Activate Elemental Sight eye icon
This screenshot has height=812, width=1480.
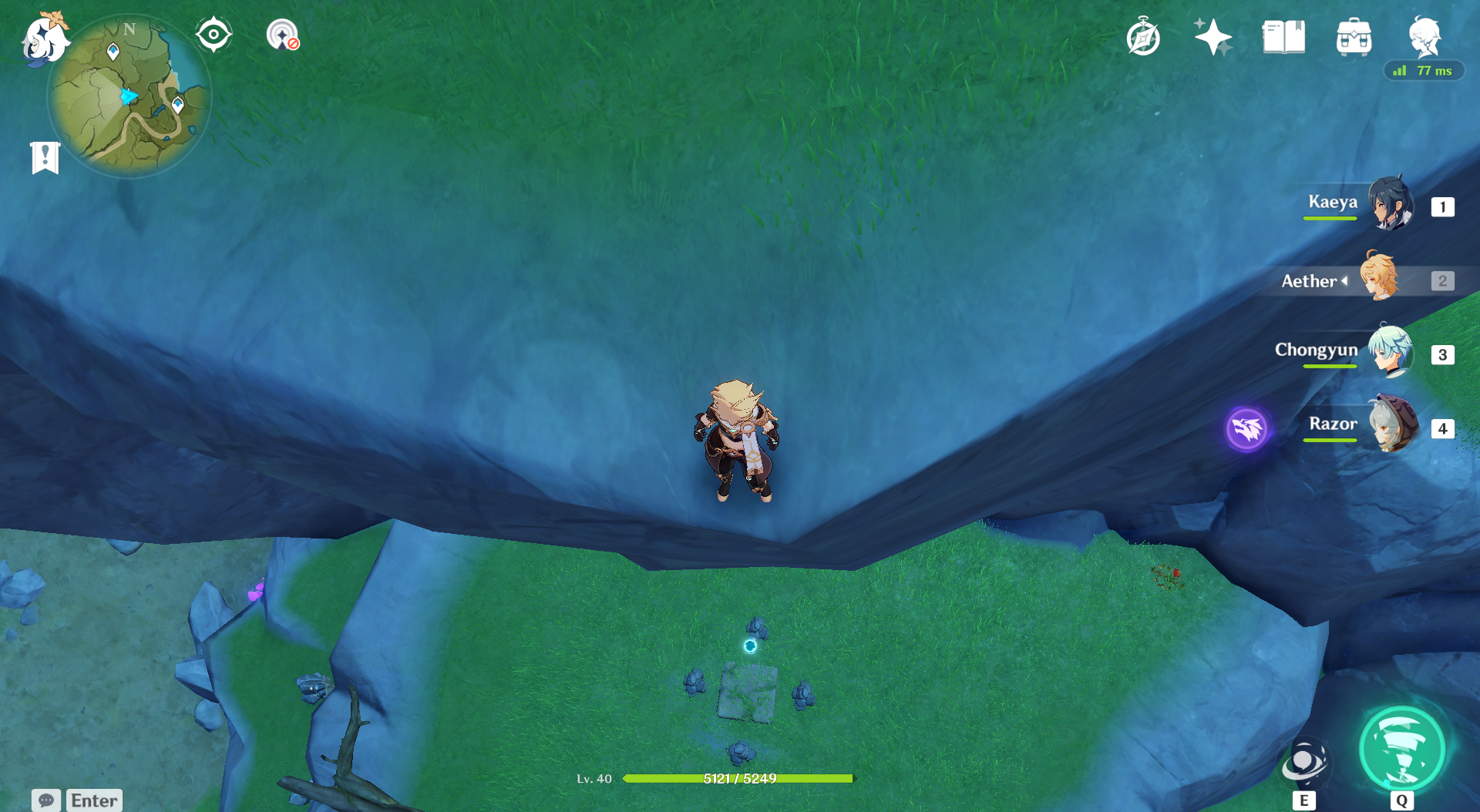click(214, 35)
